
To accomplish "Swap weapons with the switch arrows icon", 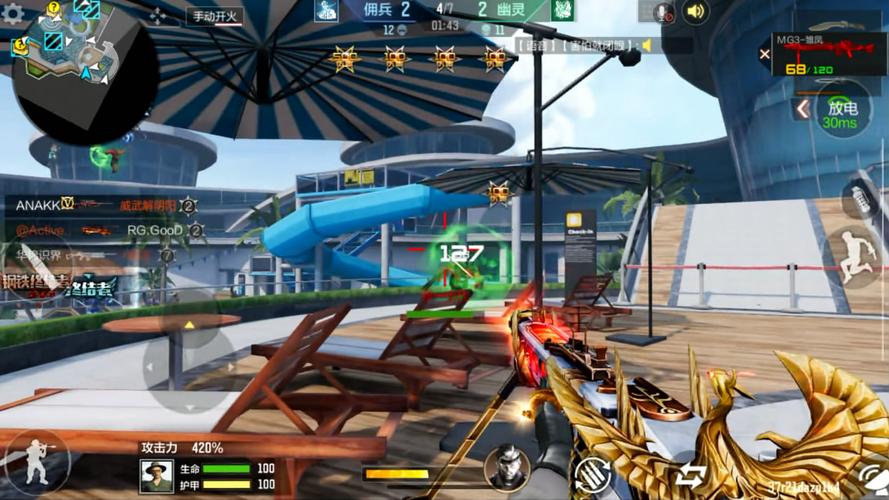I will tap(690, 474).
